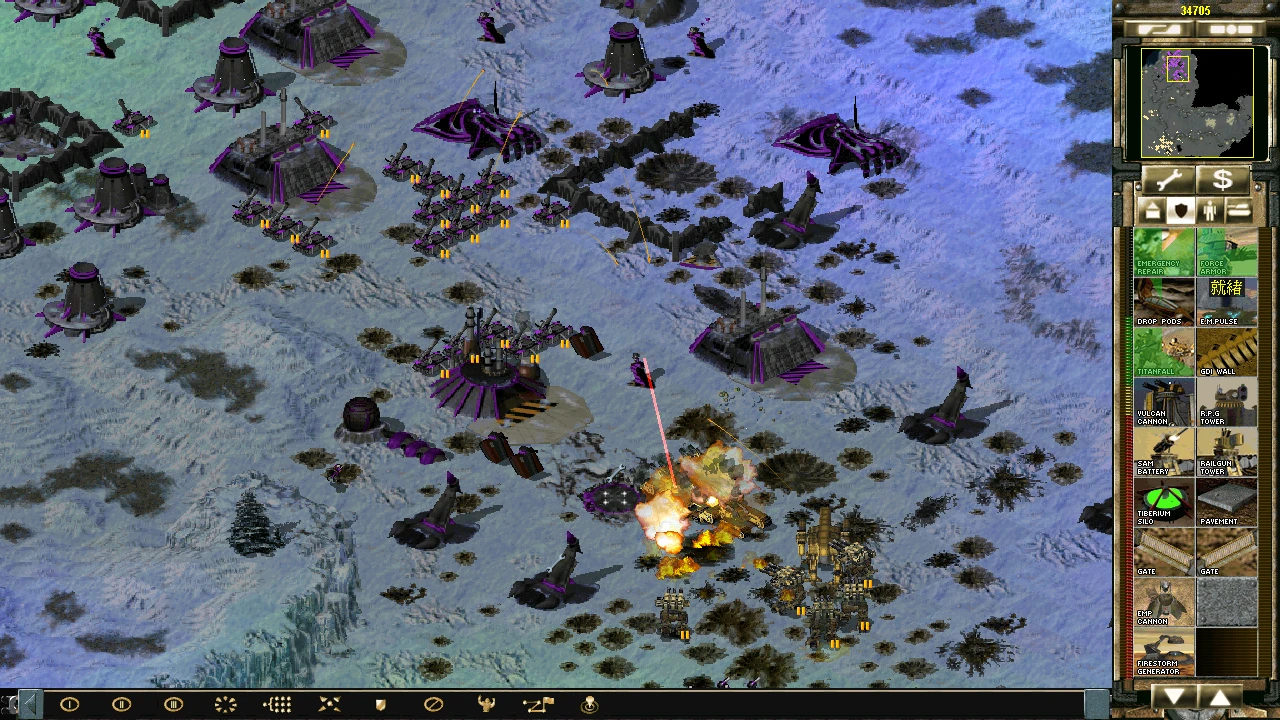
Task: Select team one oval button
Action: [x=69, y=704]
